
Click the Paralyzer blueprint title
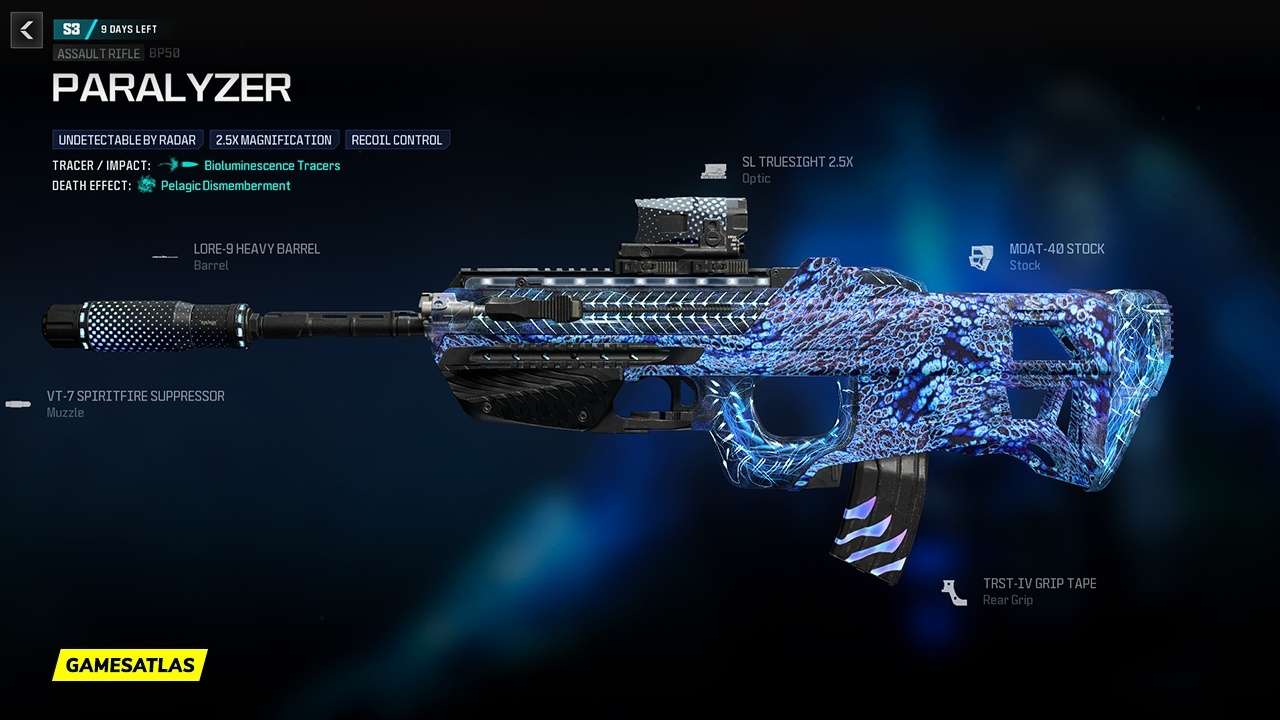(x=172, y=89)
